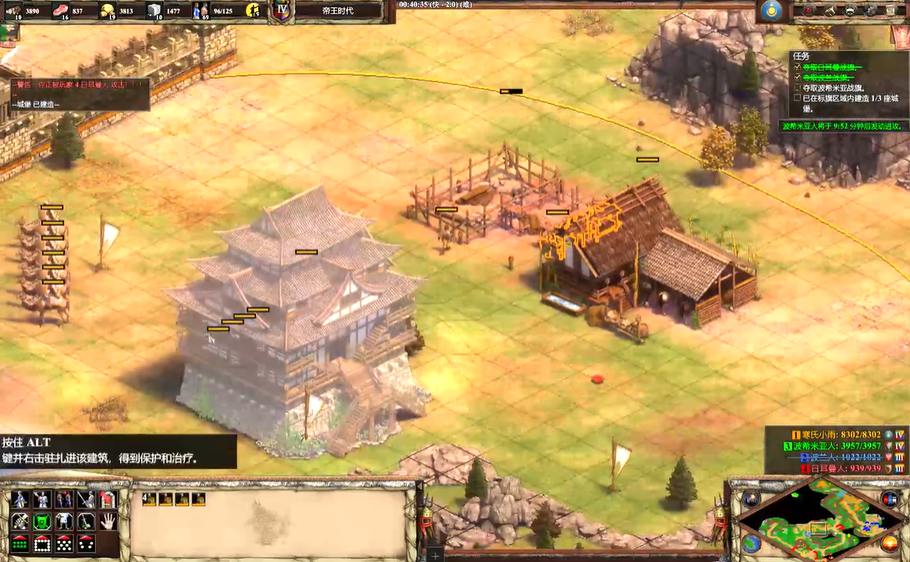Switch to the box formation icon
This screenshot has height=562, width=910.
42,544
